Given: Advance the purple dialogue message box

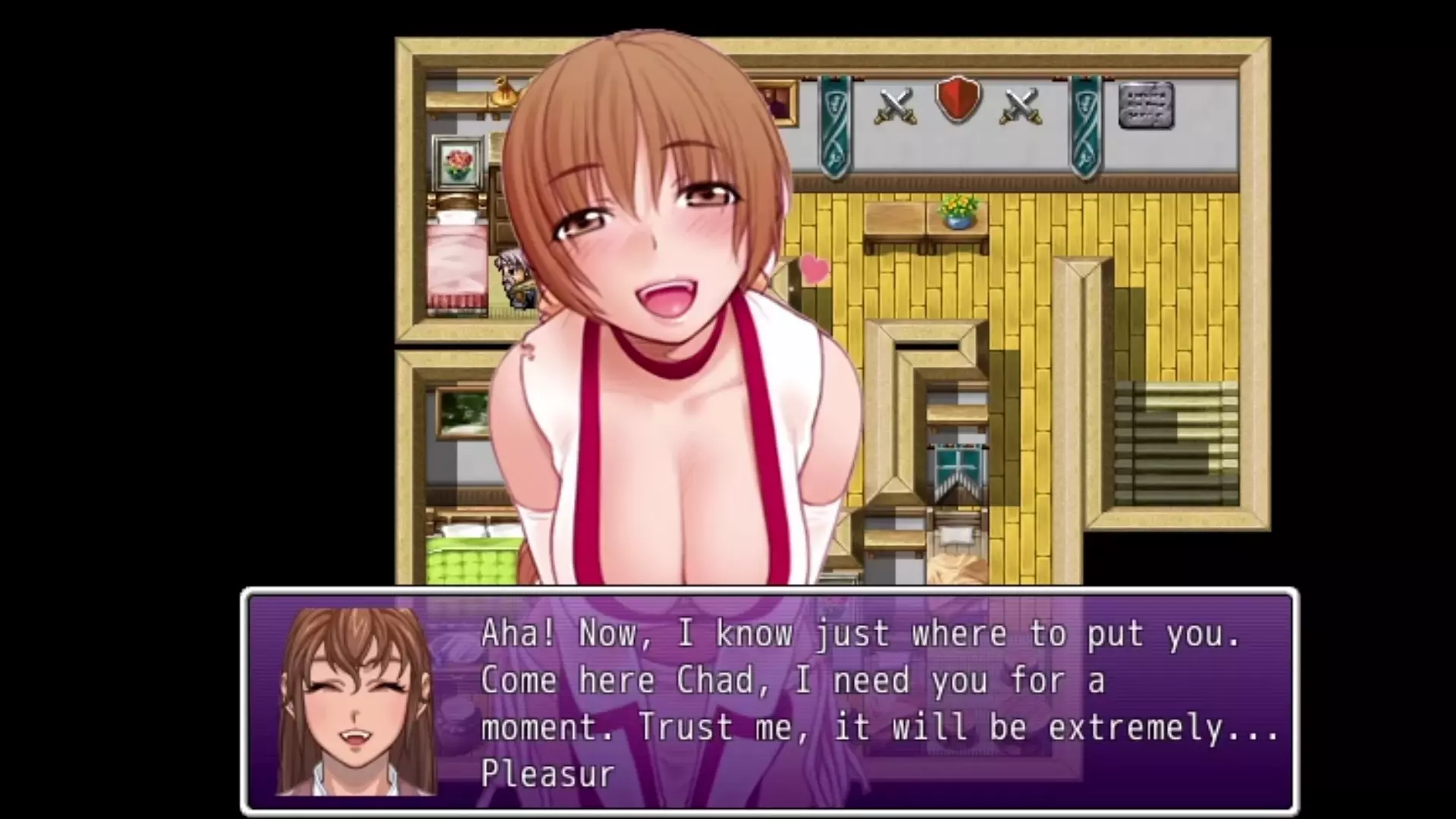Looking at the screenshot, I should pyautogui.click(x=769, y=702).
